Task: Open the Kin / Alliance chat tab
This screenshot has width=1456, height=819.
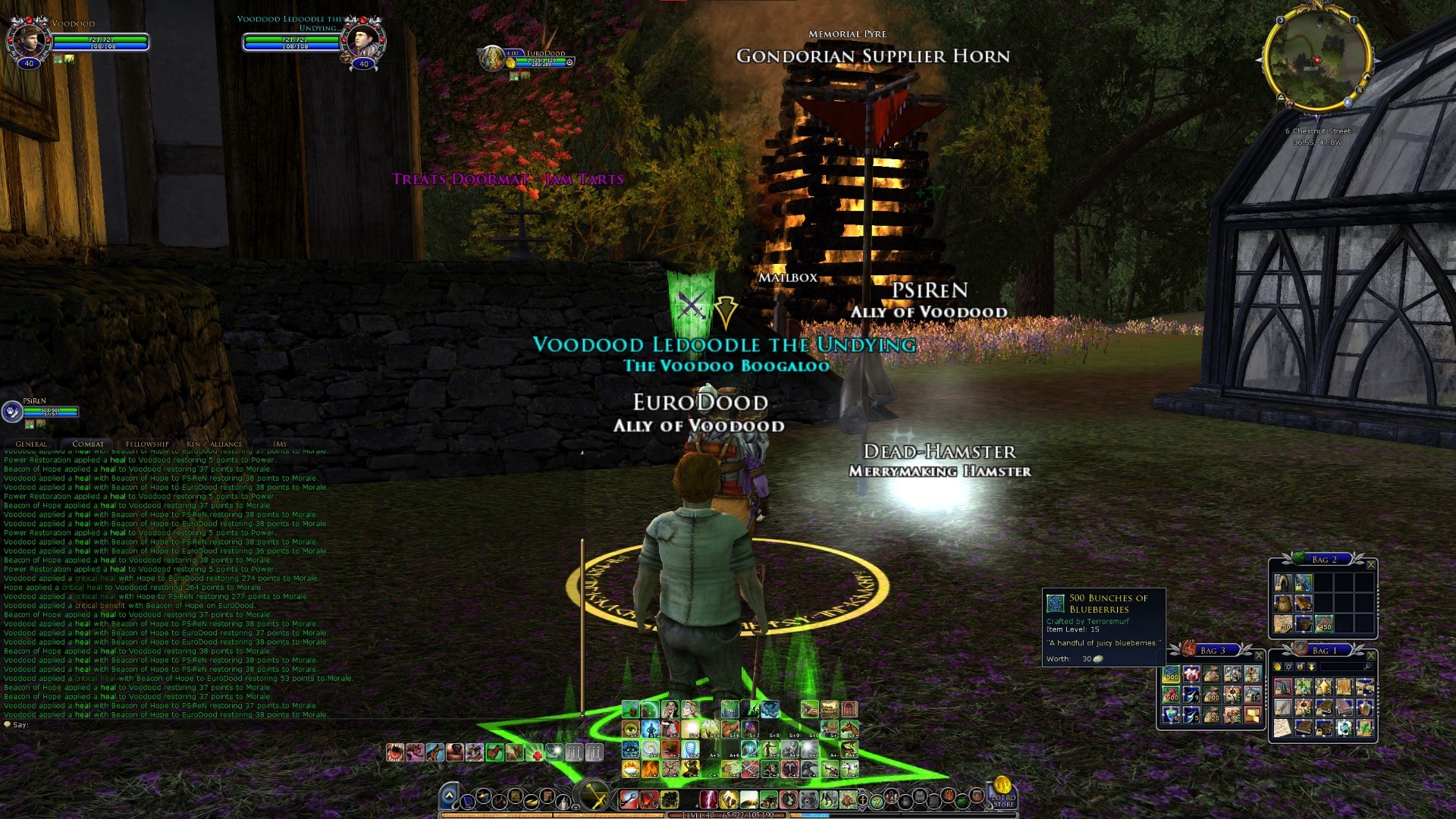Action: coord(215,444)
